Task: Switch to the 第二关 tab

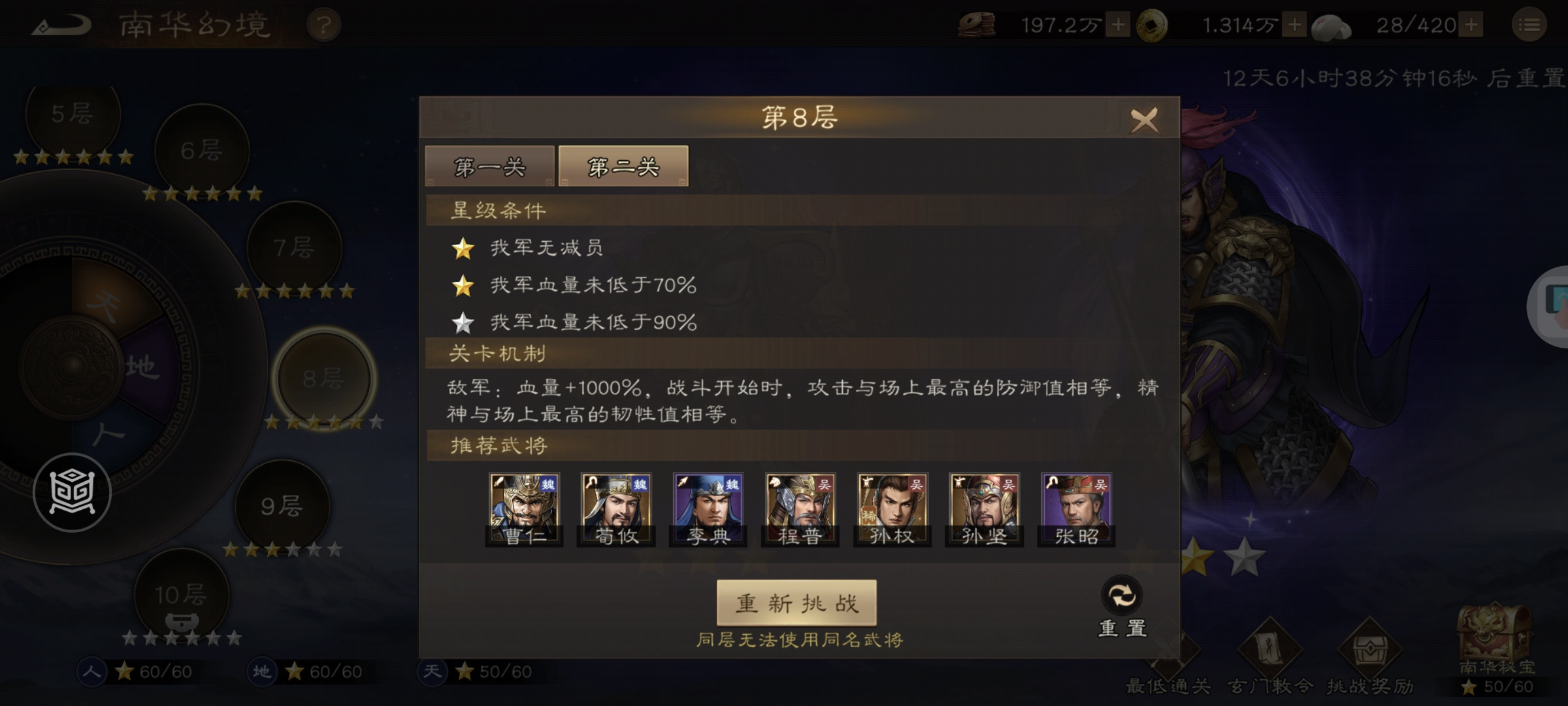Action: pos(623,165)
